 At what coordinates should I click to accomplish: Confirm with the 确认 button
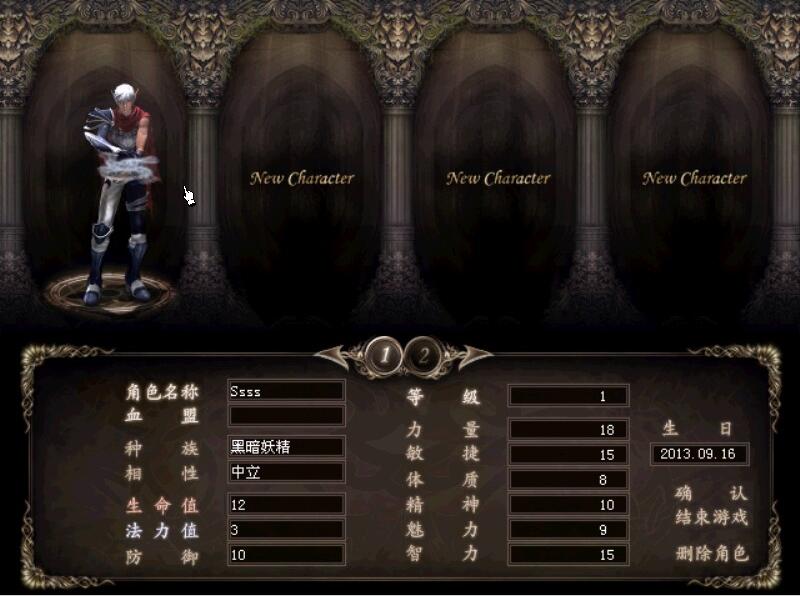click(711, 494)
